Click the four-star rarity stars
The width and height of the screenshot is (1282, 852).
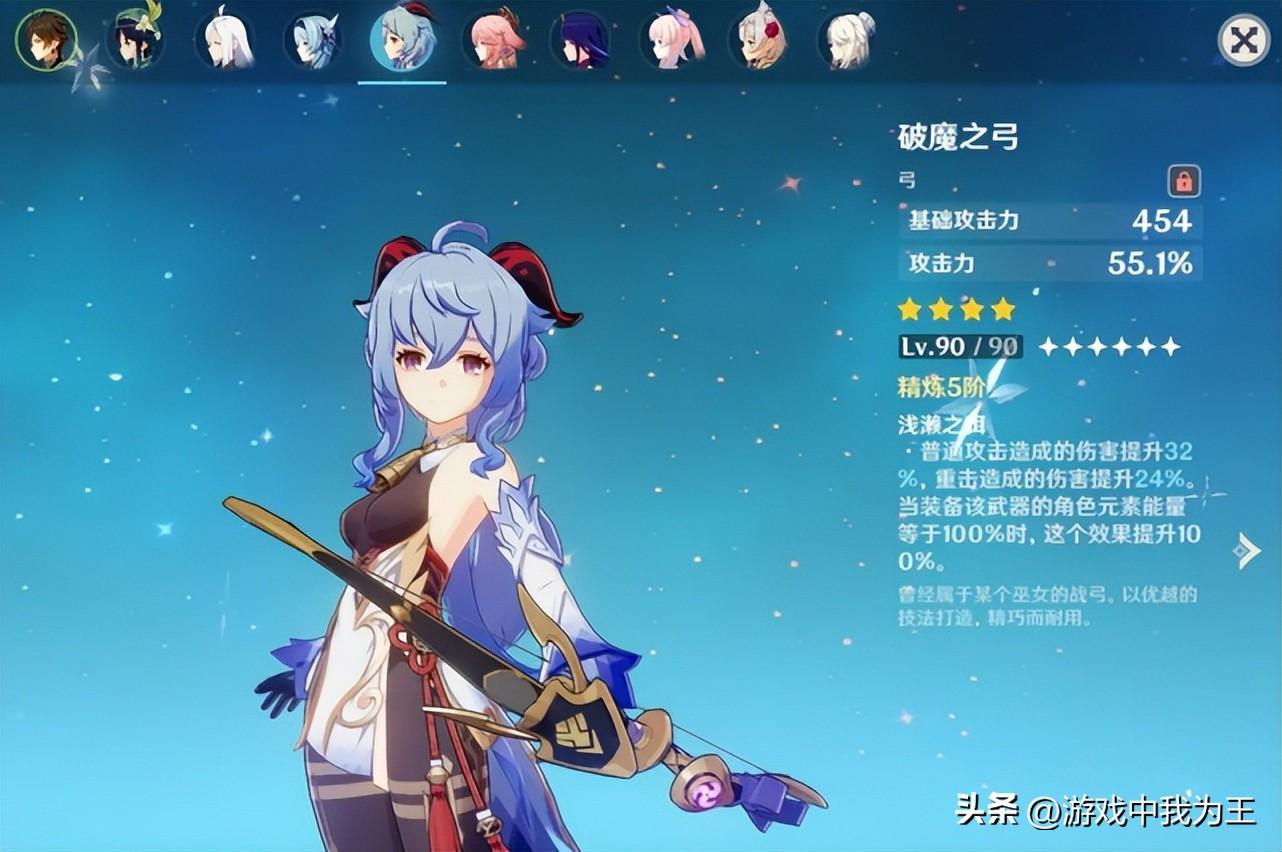955,309
